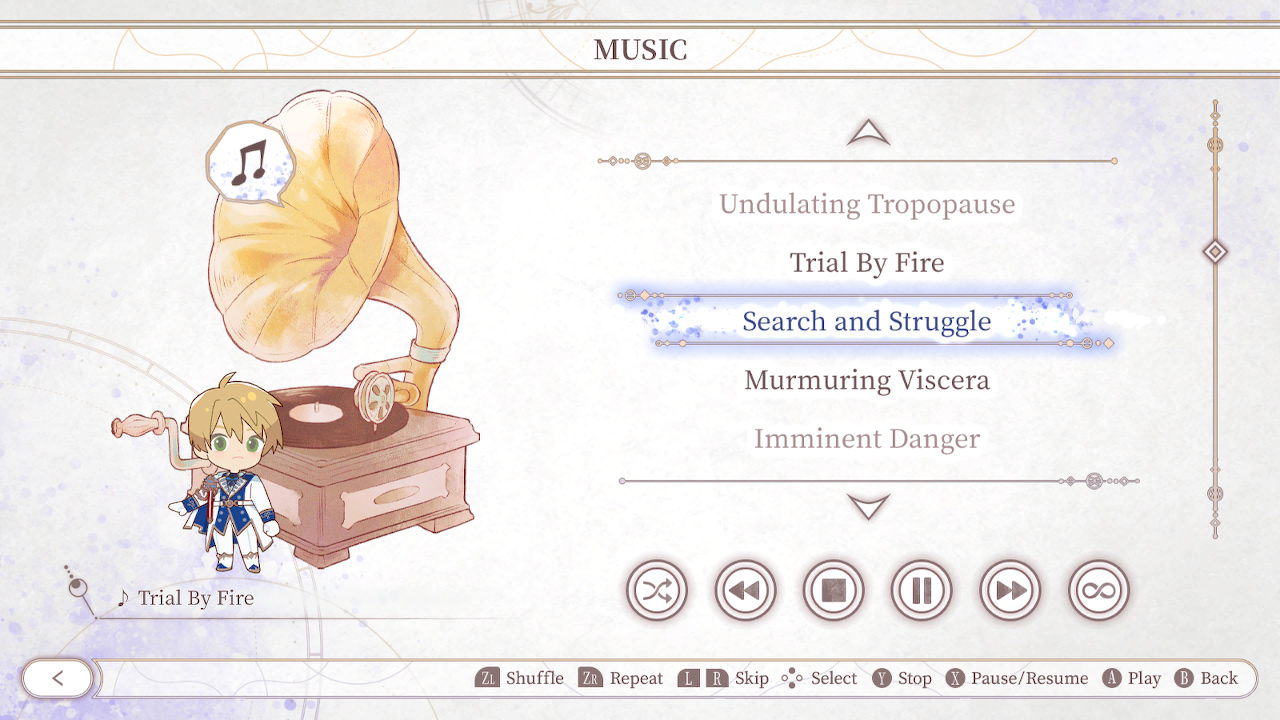Toggle pause using the X Pause/Resume hint
The height and width of the screenshot is (720, 1280).
pos(1018,678)
